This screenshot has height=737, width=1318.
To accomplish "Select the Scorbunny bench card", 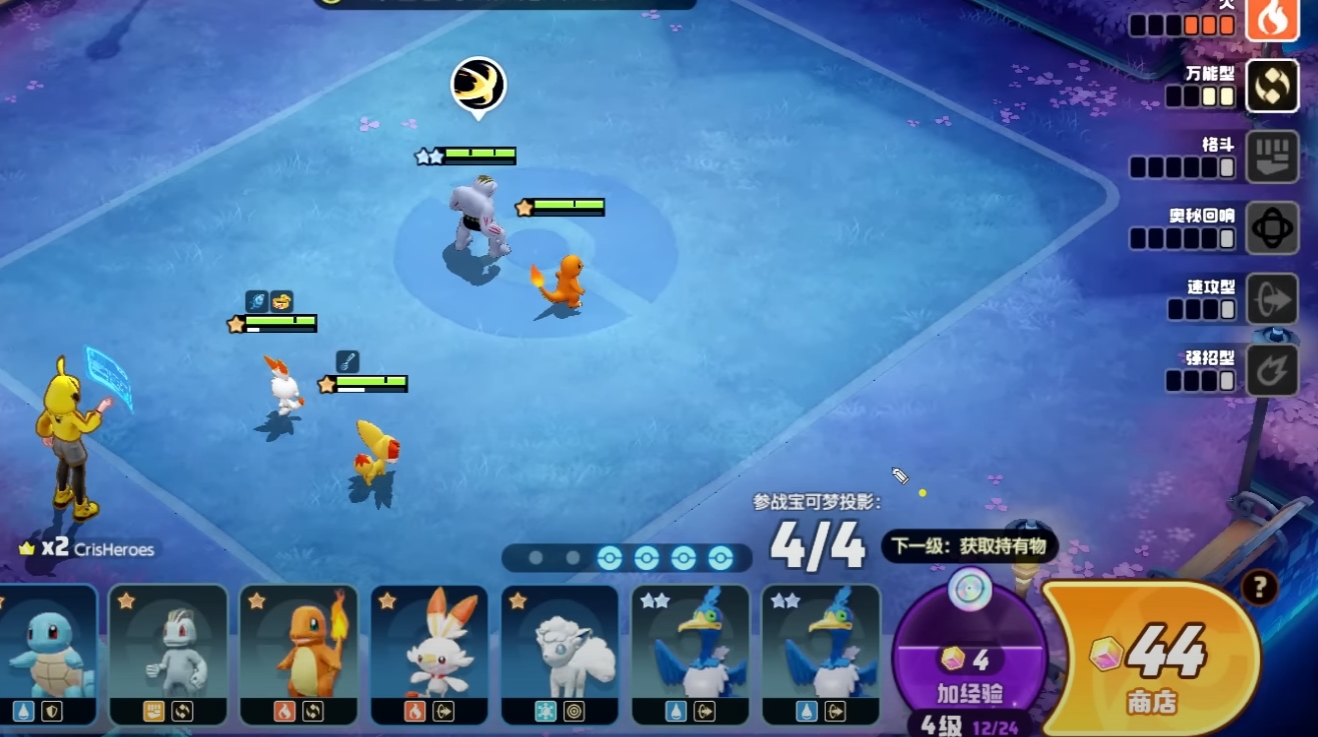I will 429,655.
